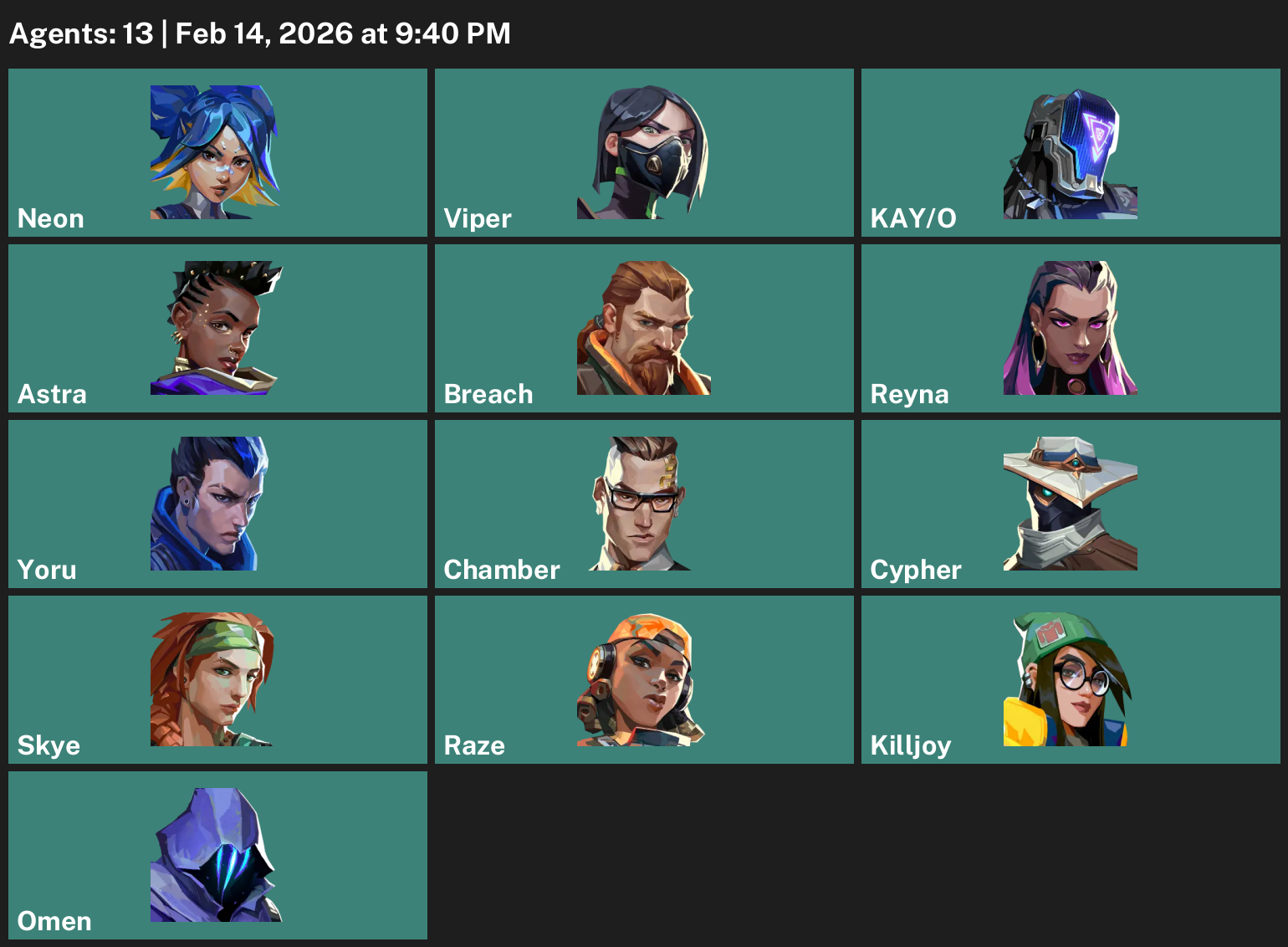Click the Chamber name label

point(502,570)
